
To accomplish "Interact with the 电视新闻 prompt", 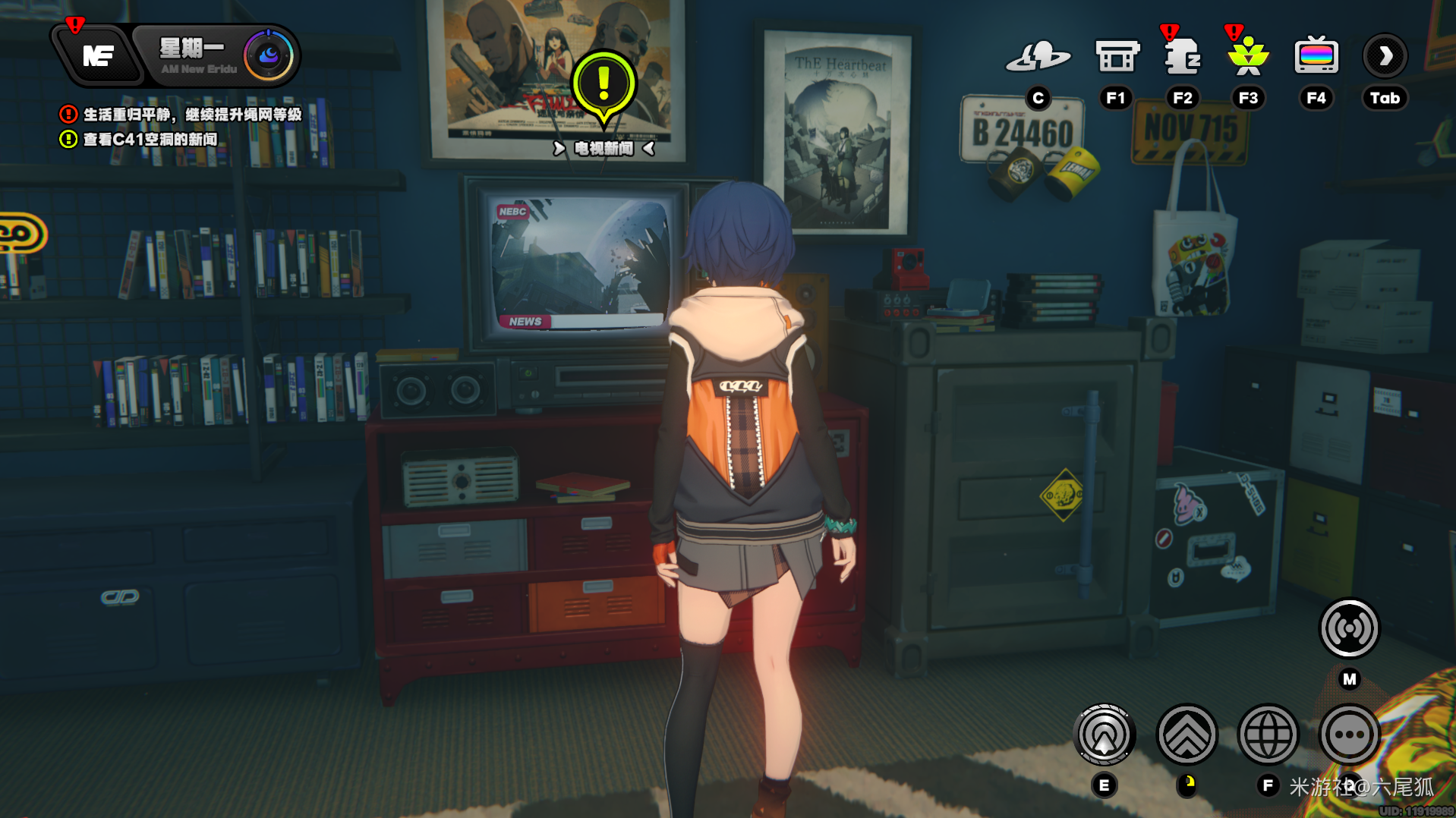I will (604, 149).
